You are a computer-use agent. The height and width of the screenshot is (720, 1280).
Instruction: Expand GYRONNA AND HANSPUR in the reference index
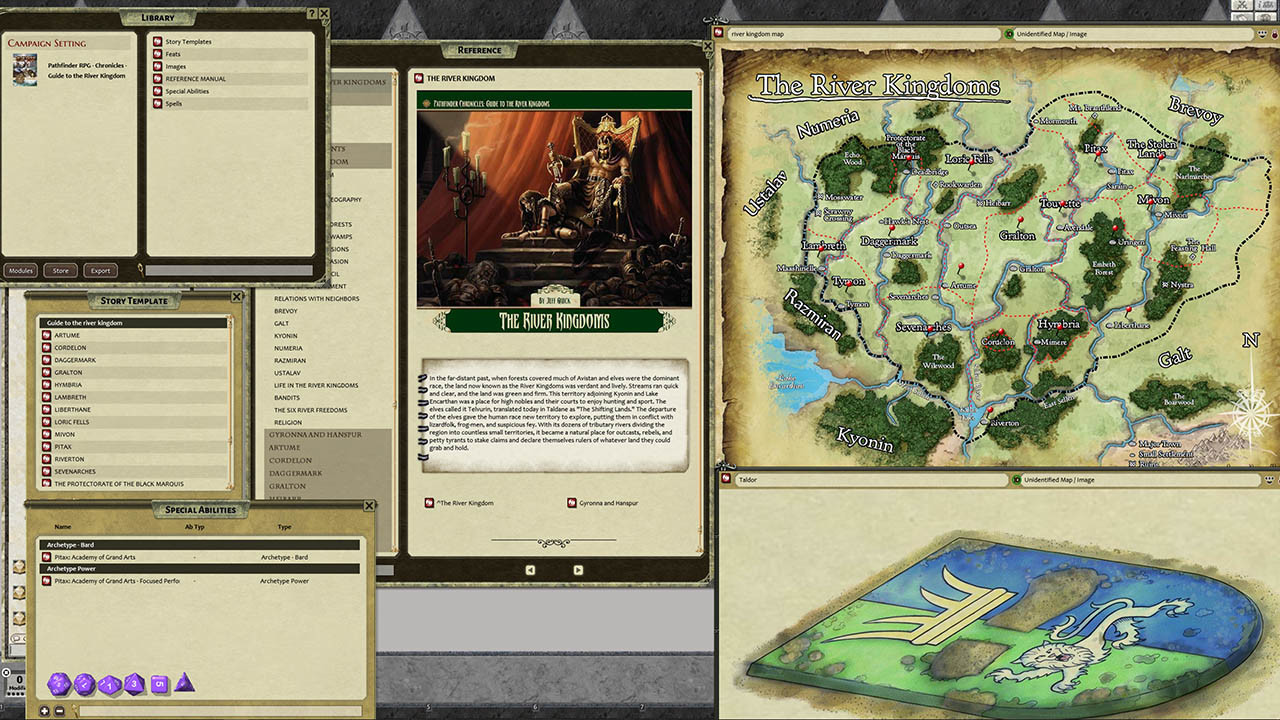(x=315, y=435)
